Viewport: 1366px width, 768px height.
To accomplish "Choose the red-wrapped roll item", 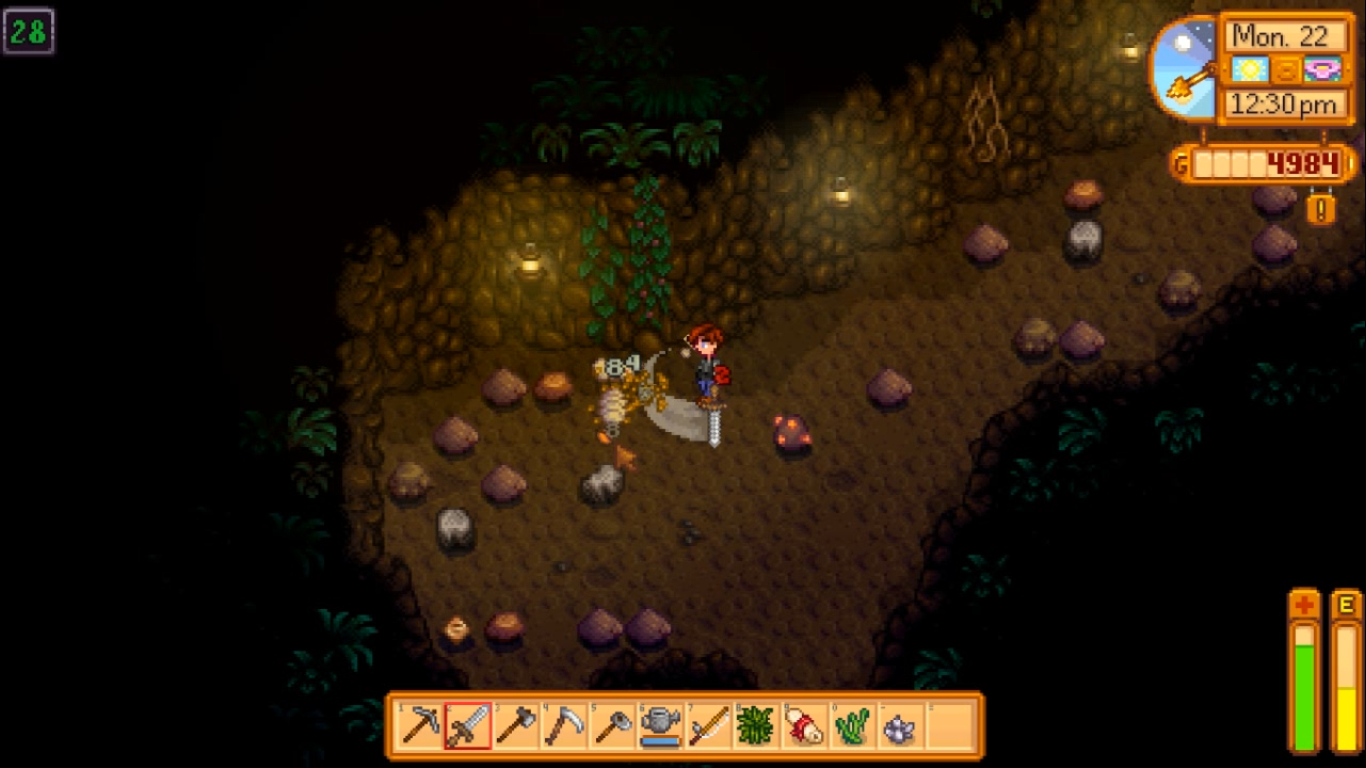I will point(805,725).
